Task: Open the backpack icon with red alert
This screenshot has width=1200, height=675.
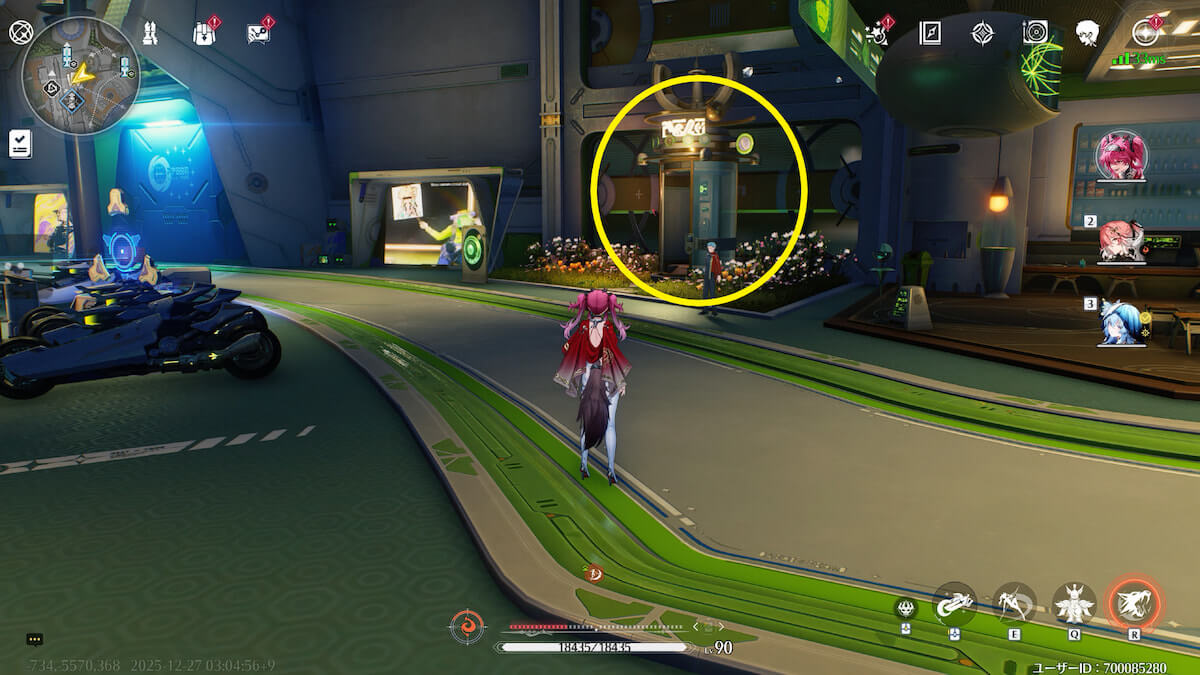Action: (204, 33)
